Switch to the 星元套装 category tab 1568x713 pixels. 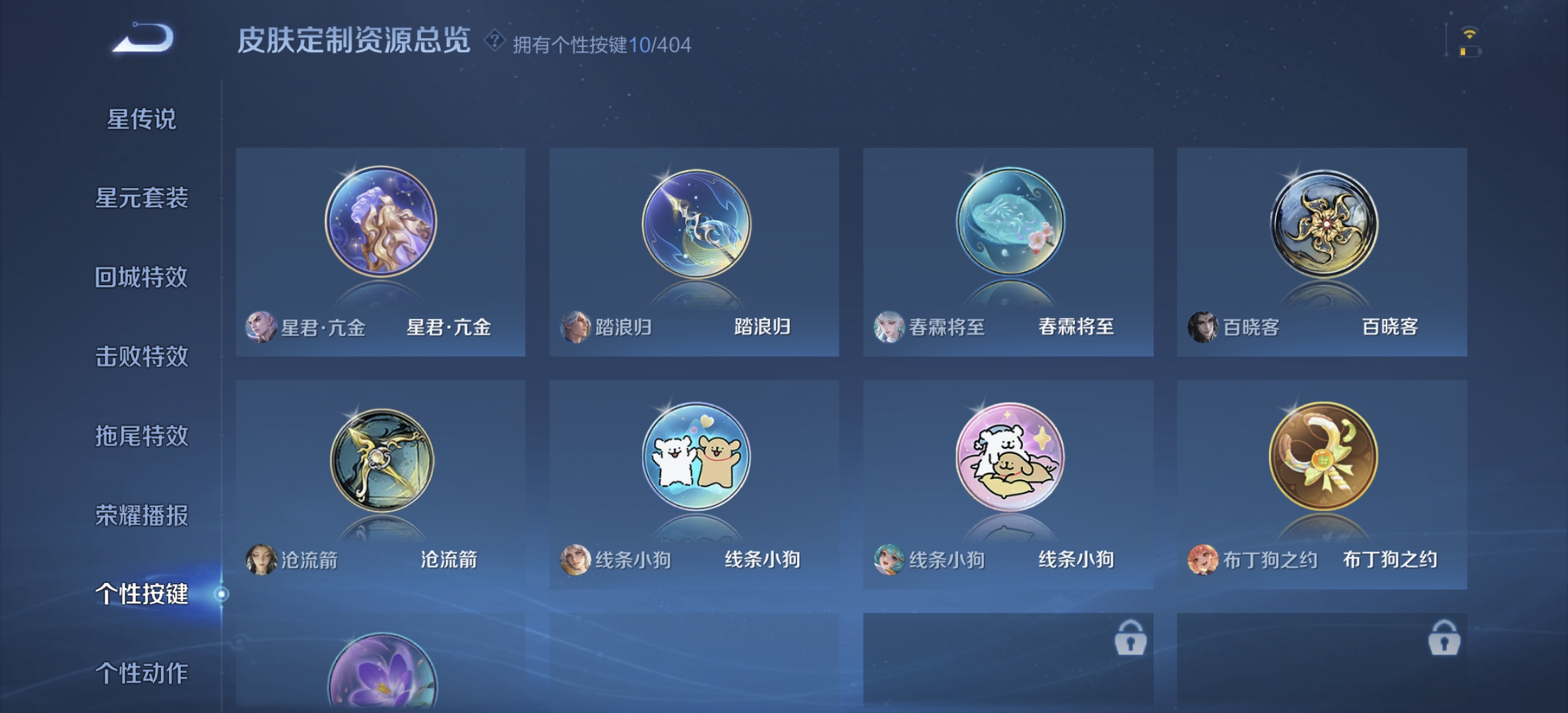pos(143,199)
